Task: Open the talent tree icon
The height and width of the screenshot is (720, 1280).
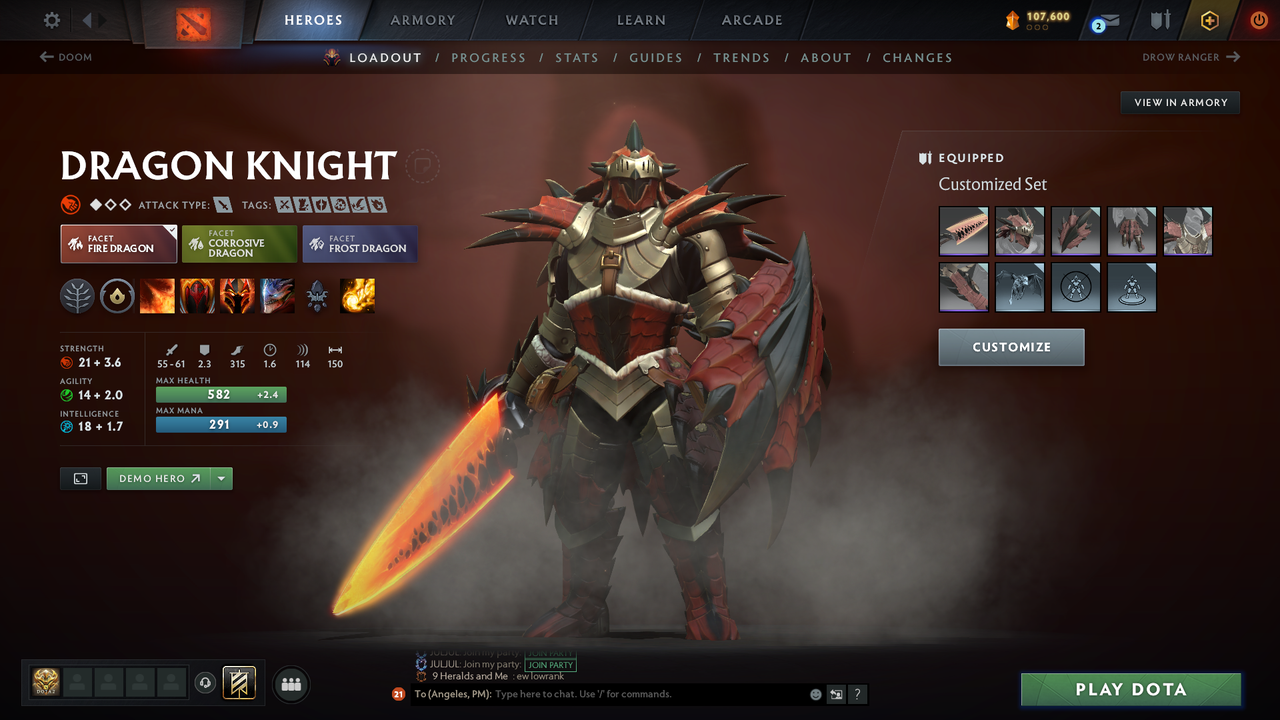Action: pyautogui.click(x=77, y=296)
